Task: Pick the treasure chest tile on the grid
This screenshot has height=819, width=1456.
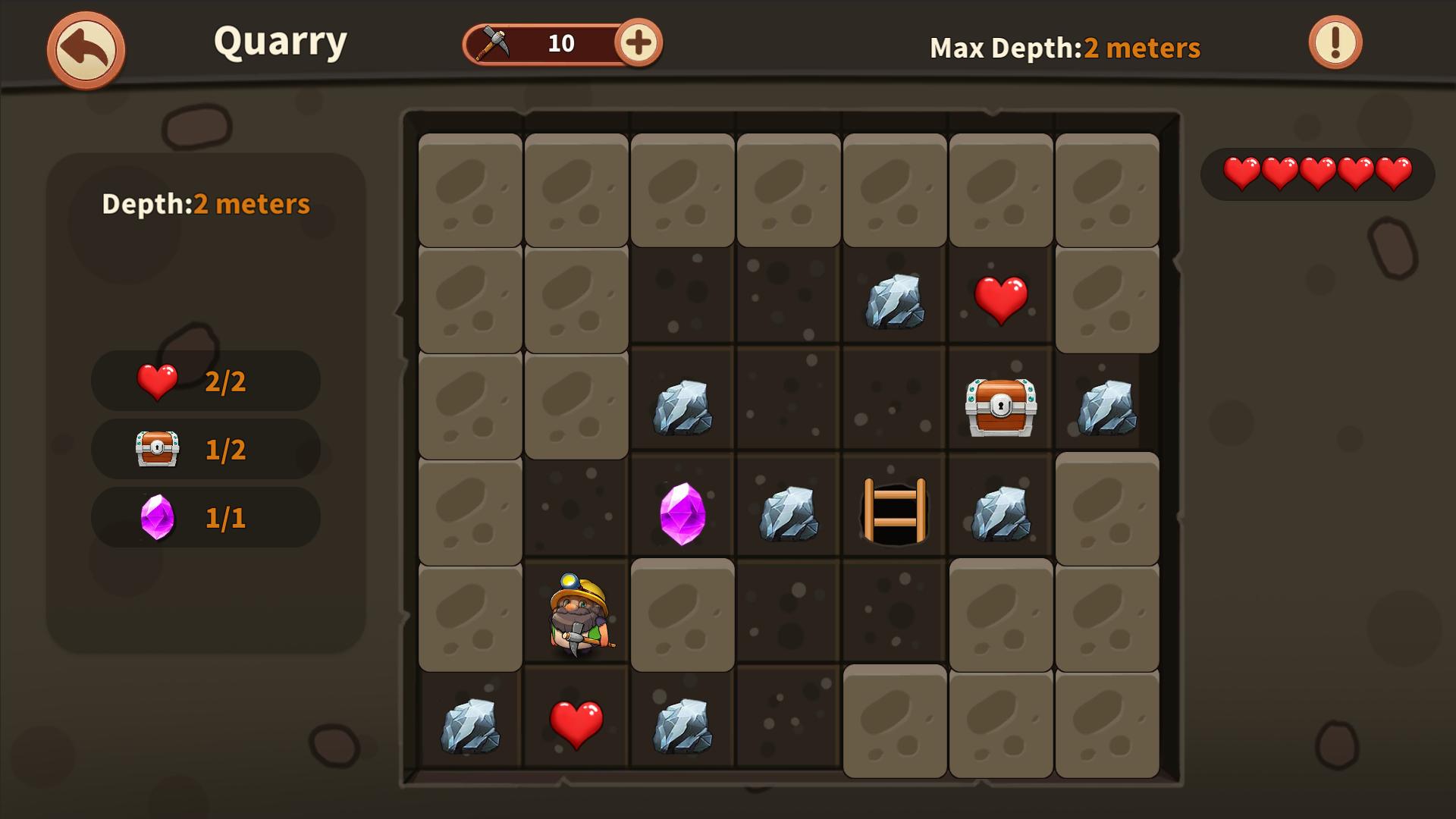Action: 1001,407
